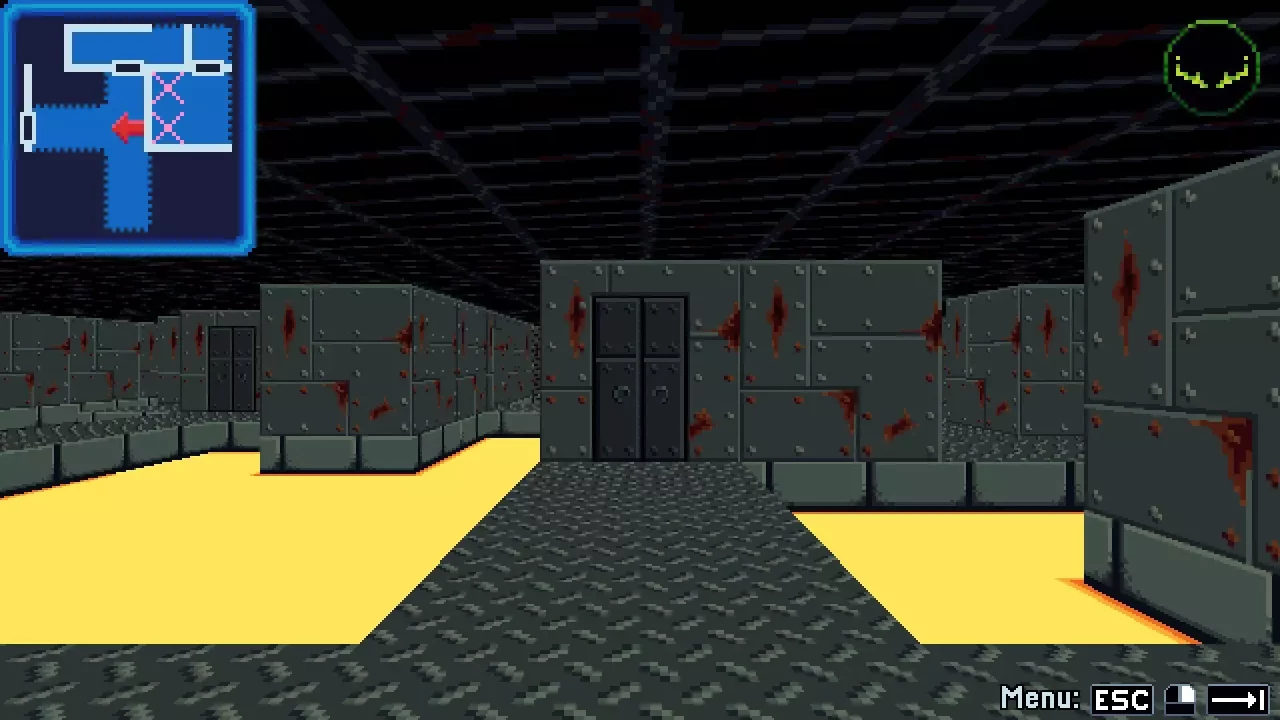Click the alien face status icon
1280x720 pixels.
point(1211,65)
